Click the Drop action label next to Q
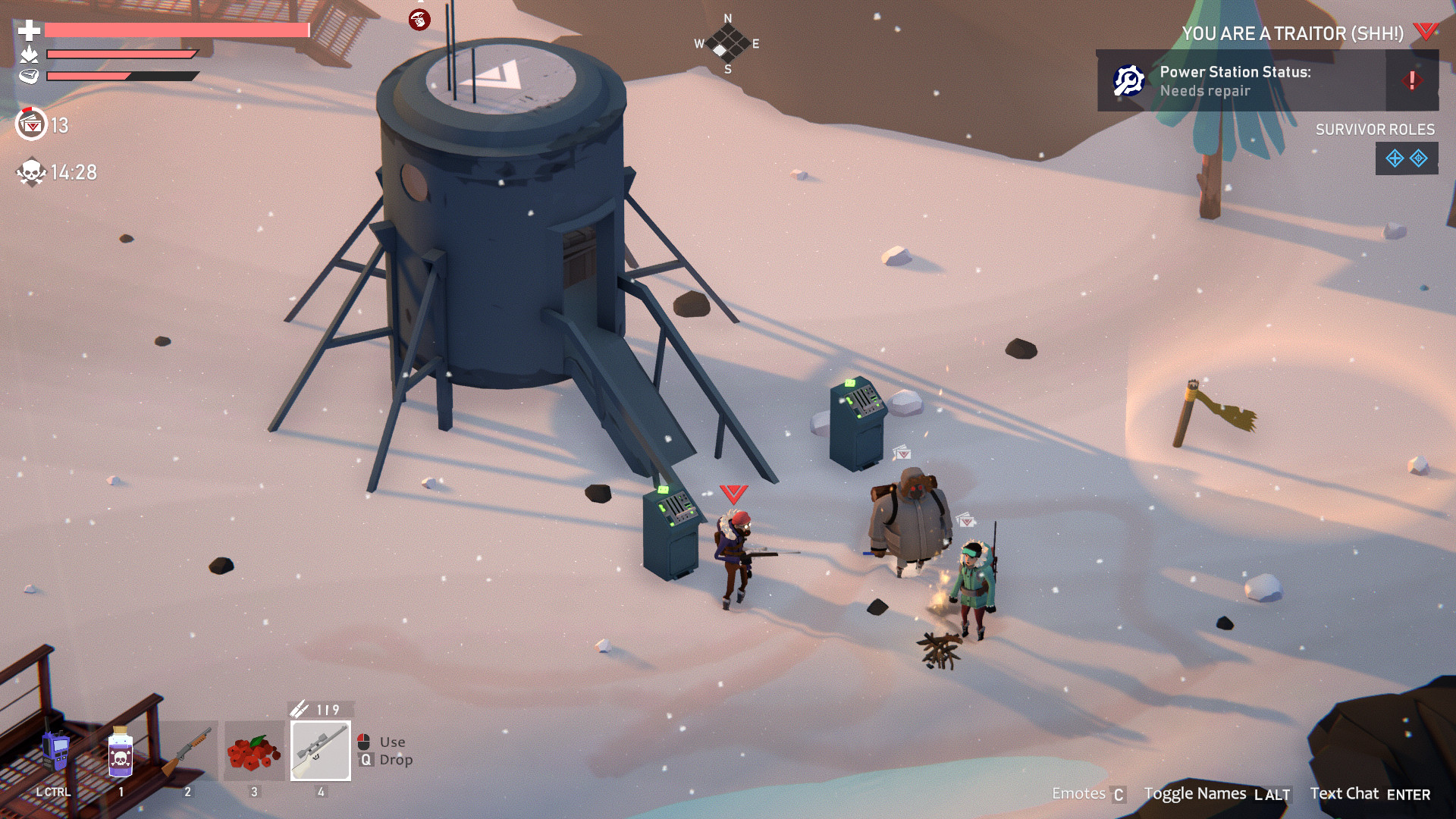1456x819 pixels. pos(396,760)
